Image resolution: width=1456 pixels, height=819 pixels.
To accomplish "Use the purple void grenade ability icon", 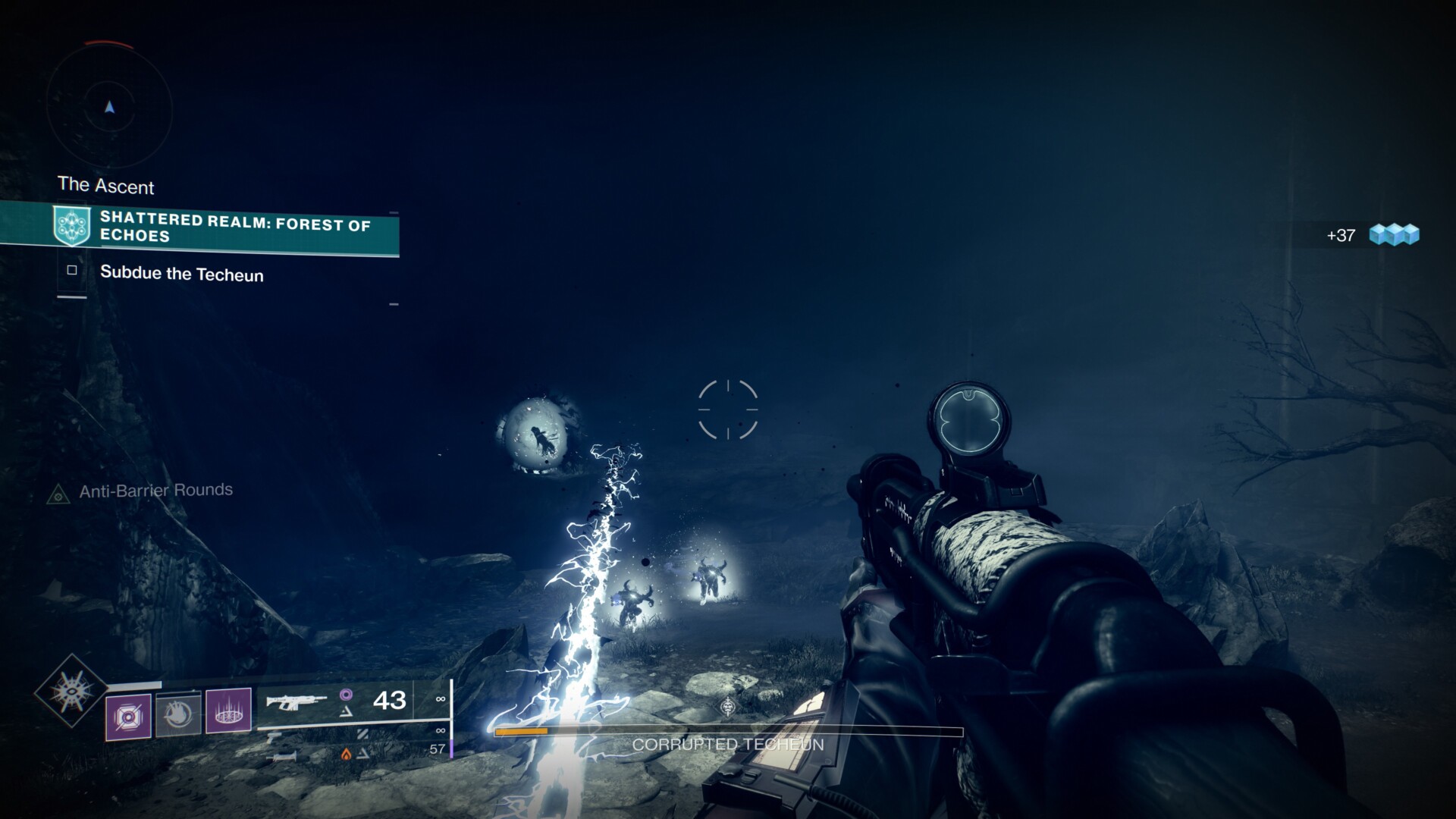I will tap(127, 715).
